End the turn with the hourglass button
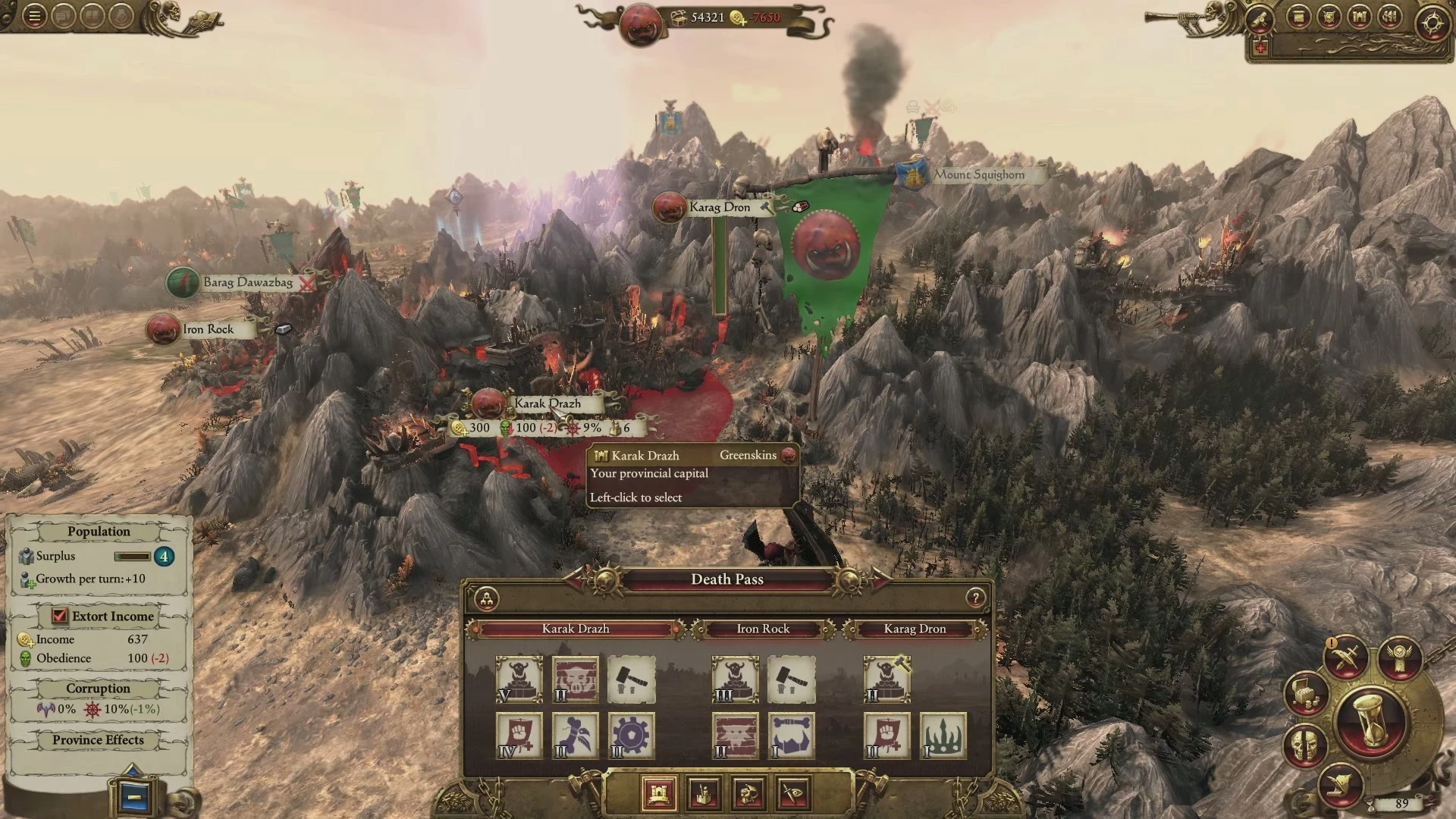The image size is (1456, 819). 1371,720
